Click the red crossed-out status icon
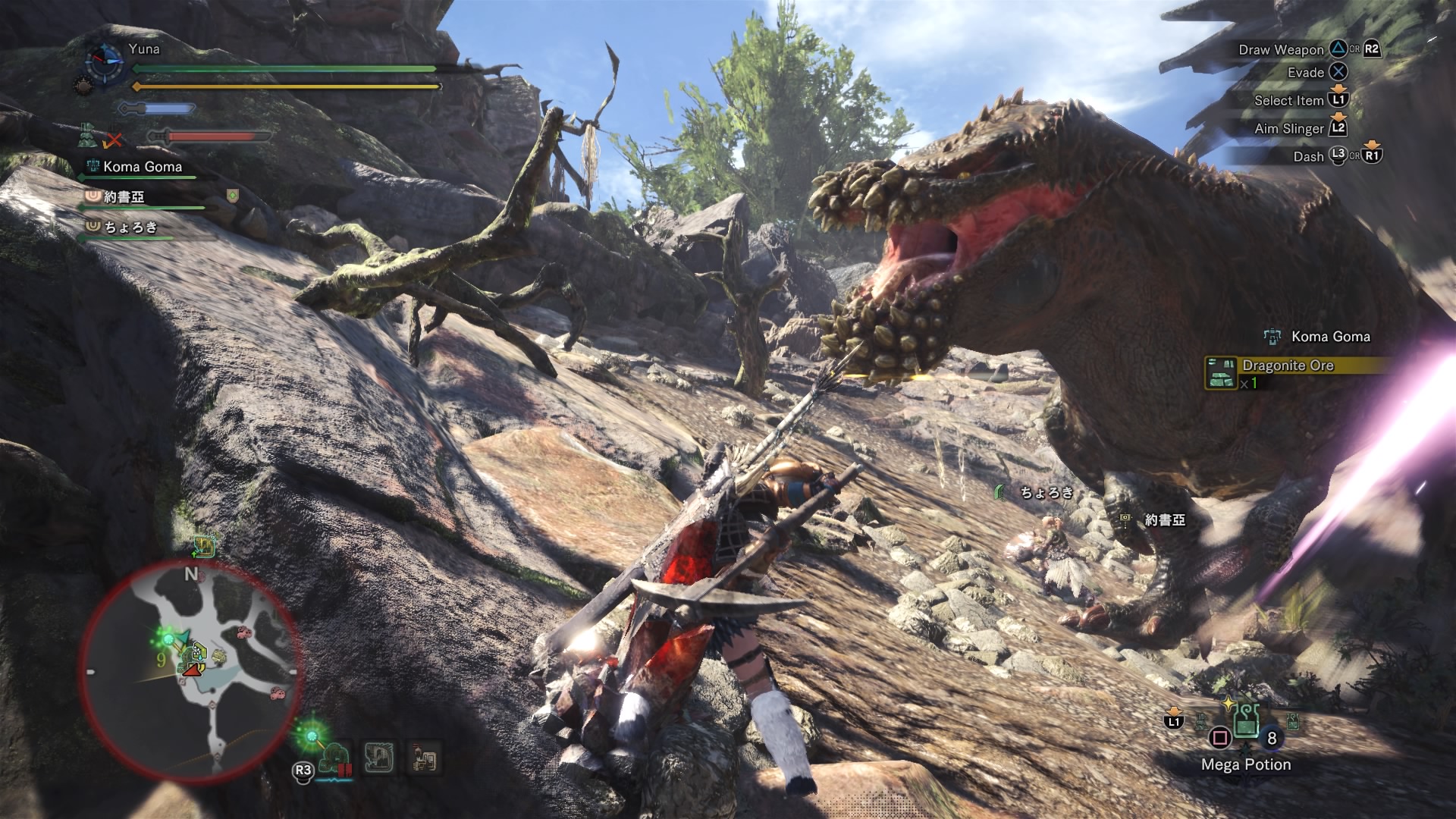 click(115, 140)
